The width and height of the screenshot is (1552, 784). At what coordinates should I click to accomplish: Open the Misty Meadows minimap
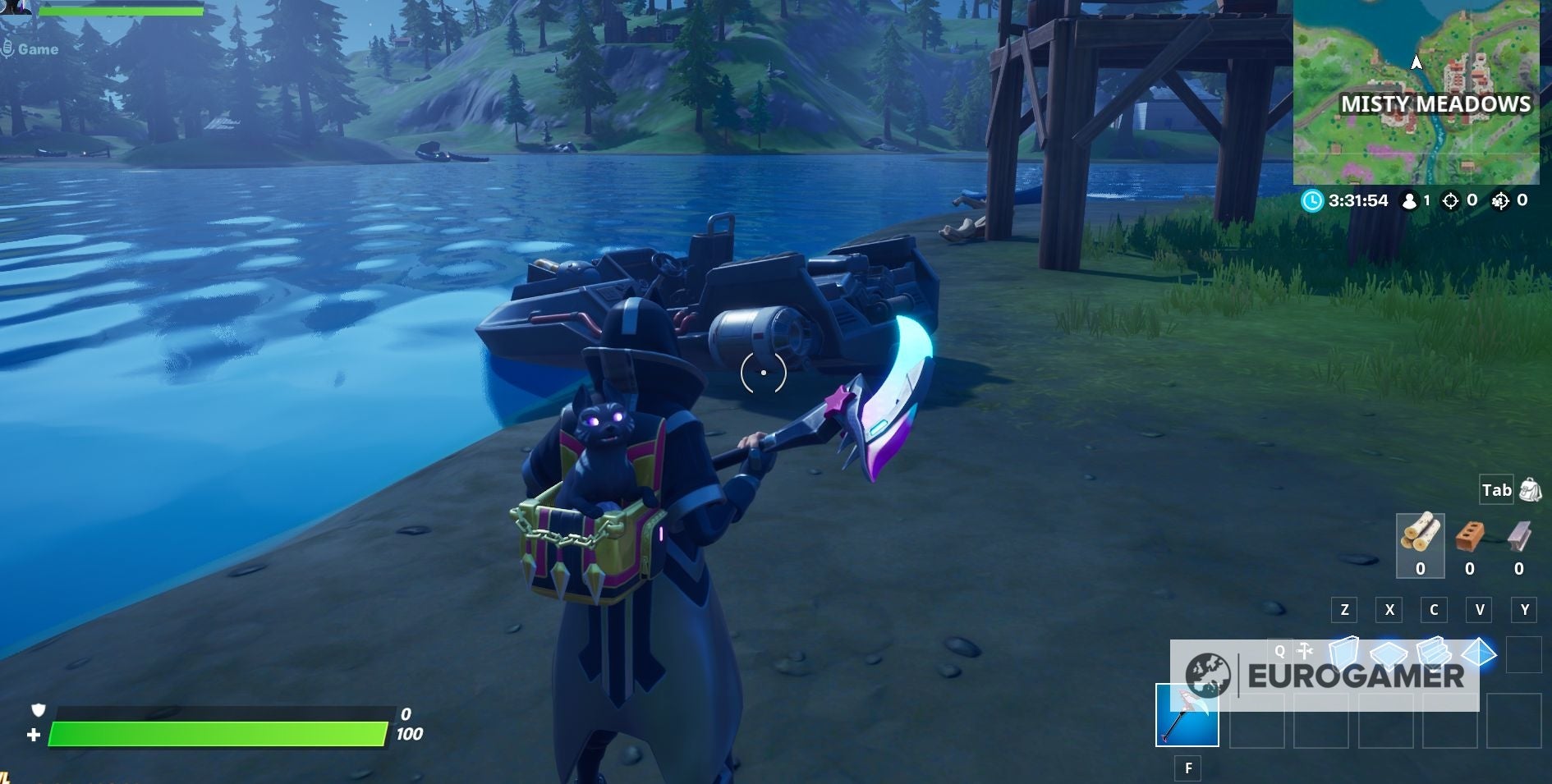coord(1421,90)
